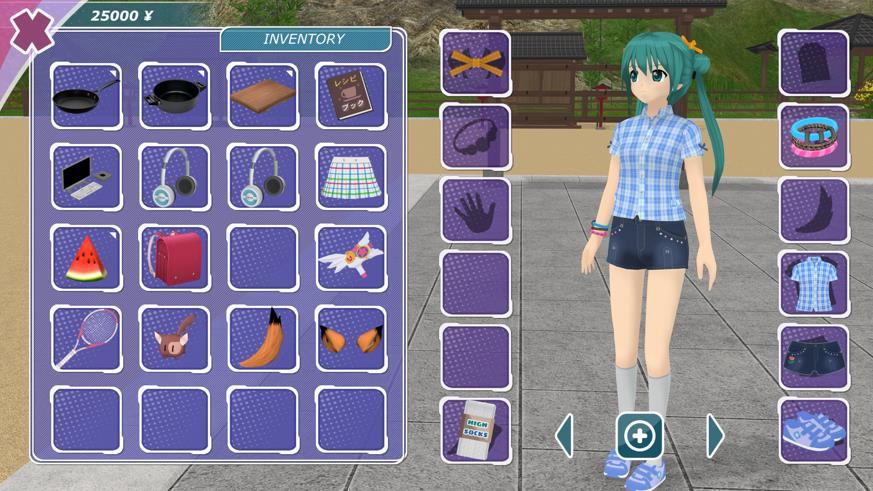Pick the black cooking pot item
This screenshot has height=491, width=873.
click(x=174, y=97)
